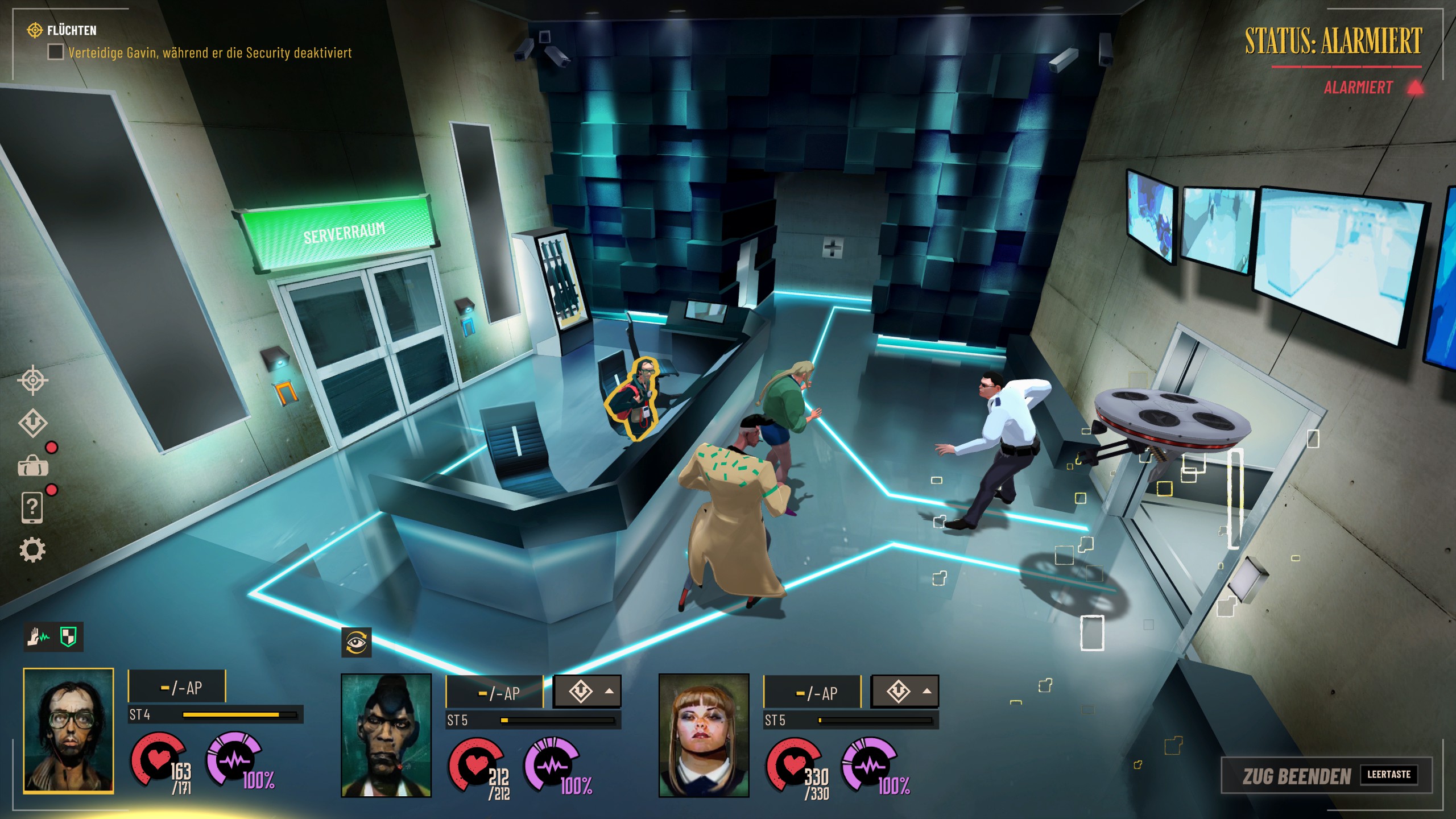This screenshot has height=819, width=1456.
Task: Click the diamond down-arrow icon in sidebar
Action: pos(33,423)
